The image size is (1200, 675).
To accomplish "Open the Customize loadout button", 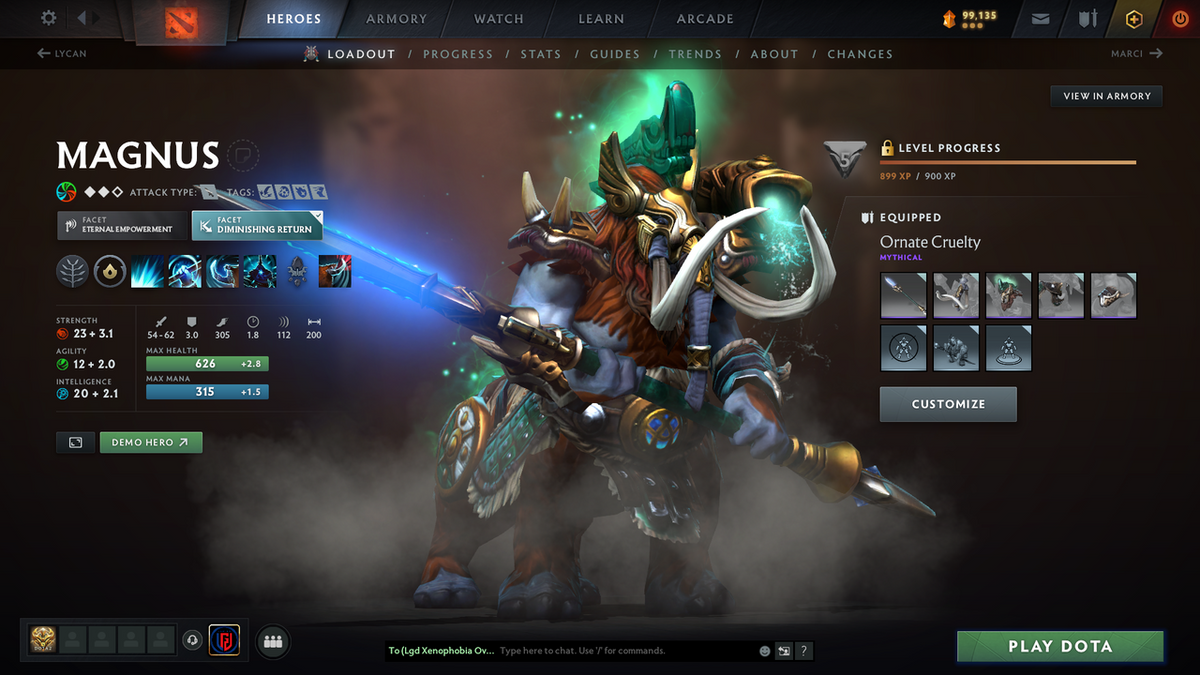I will pyautogui.click(x=948, y=404).
